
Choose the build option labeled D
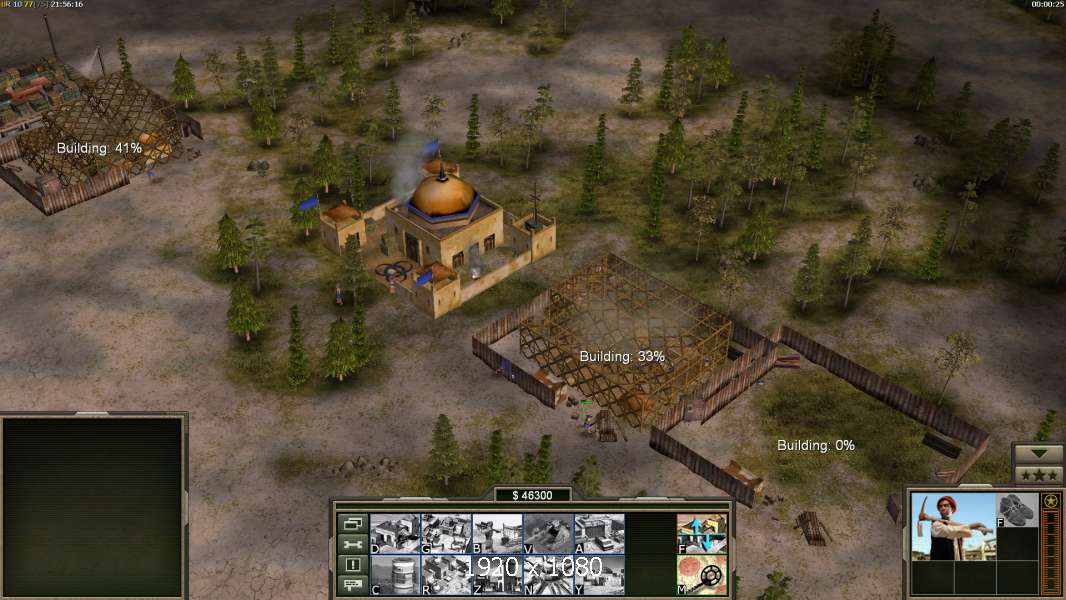tap(395, 534)
